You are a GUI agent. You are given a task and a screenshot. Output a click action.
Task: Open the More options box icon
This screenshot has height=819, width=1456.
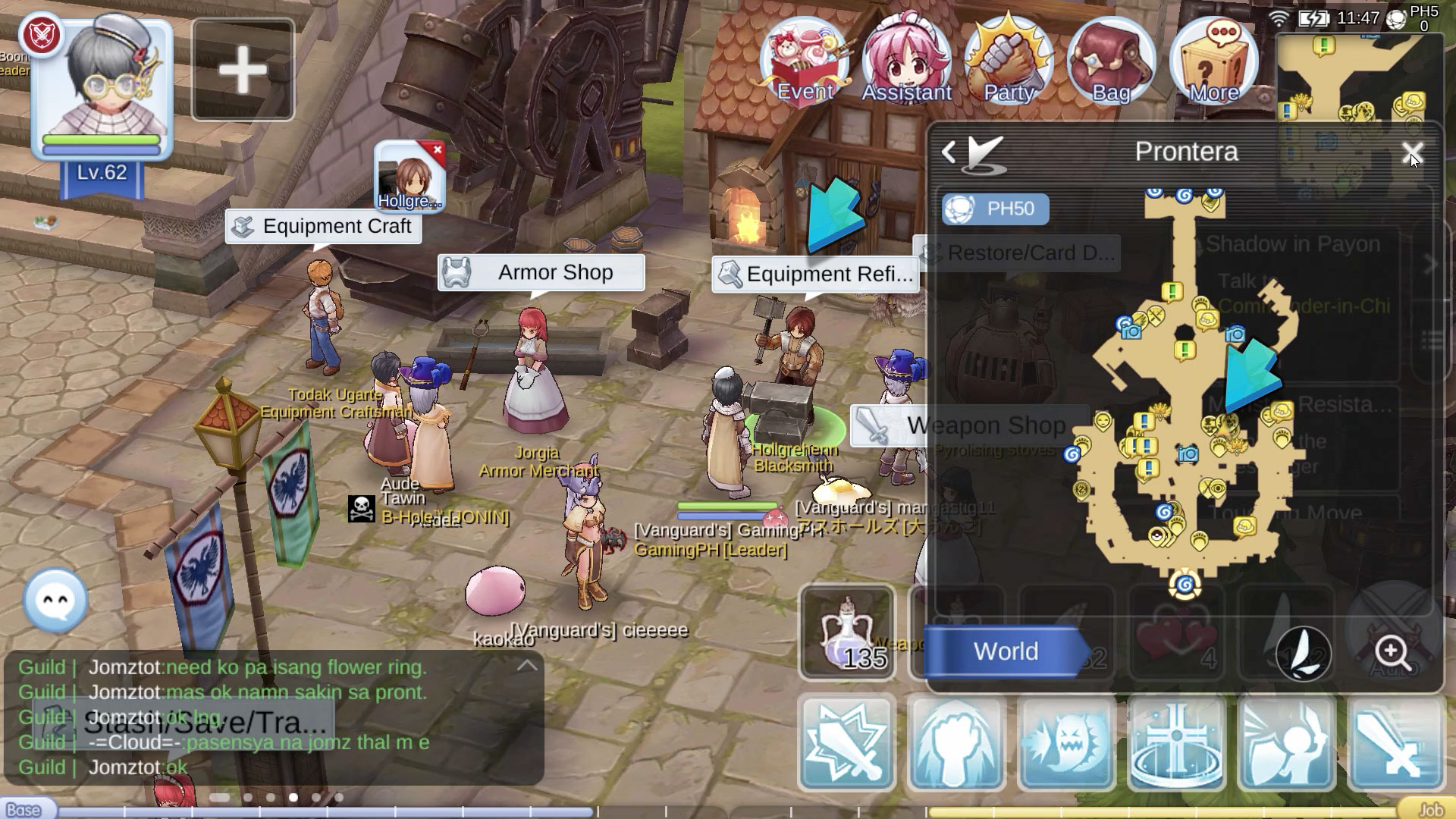(1213, 61)
